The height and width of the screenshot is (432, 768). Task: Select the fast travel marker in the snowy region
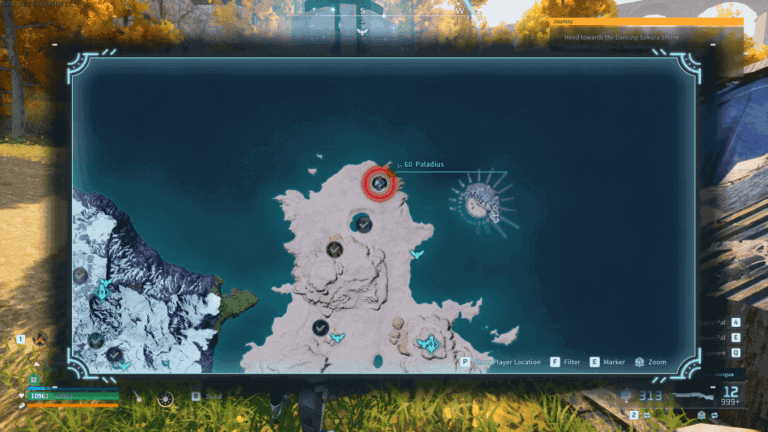(x=103, y=291)
